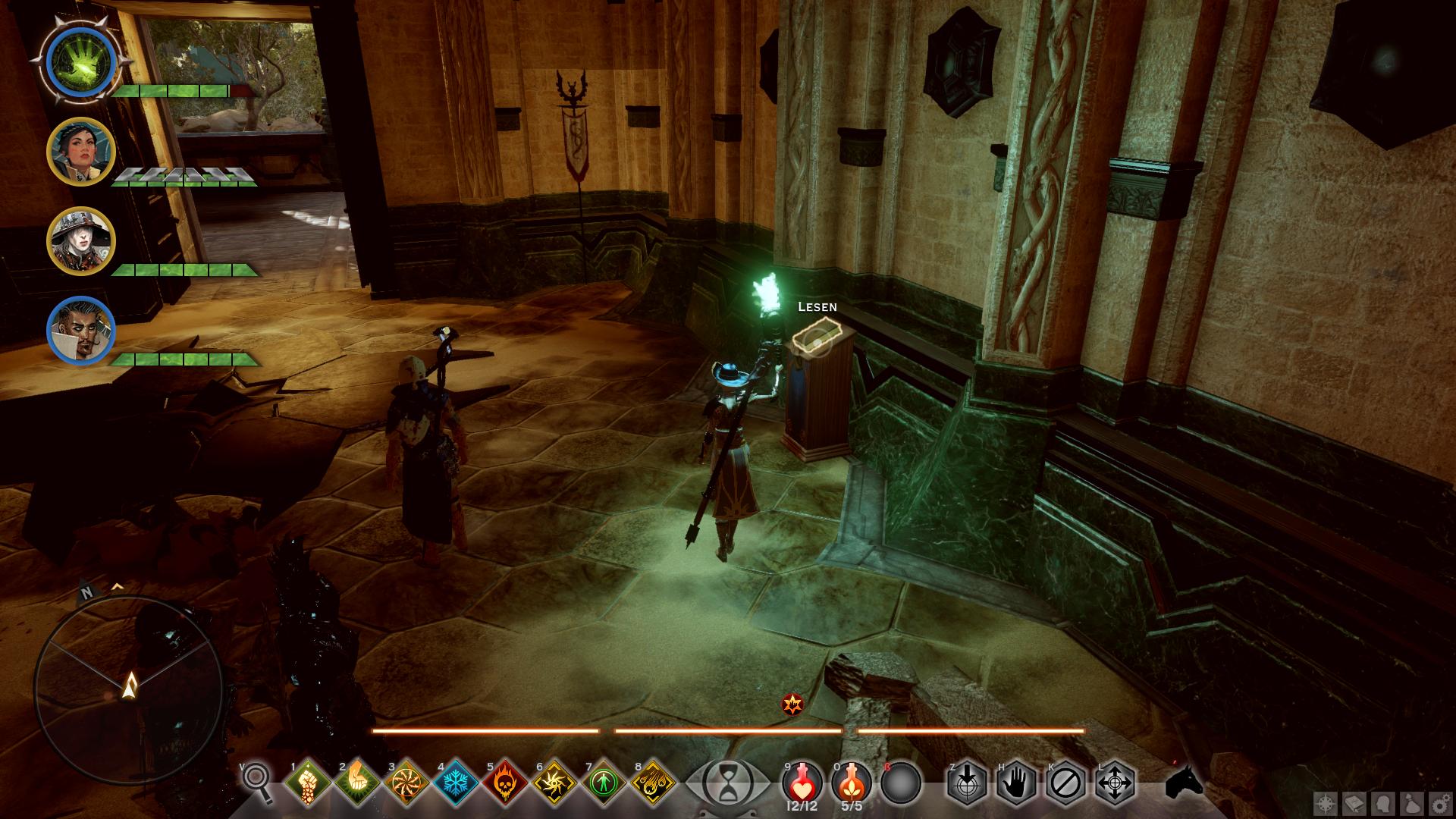Image resolution: width=1456 pixels, height=819 pixels.
Task: Open the inventory pouch icon
Action: coord(1411,803)
